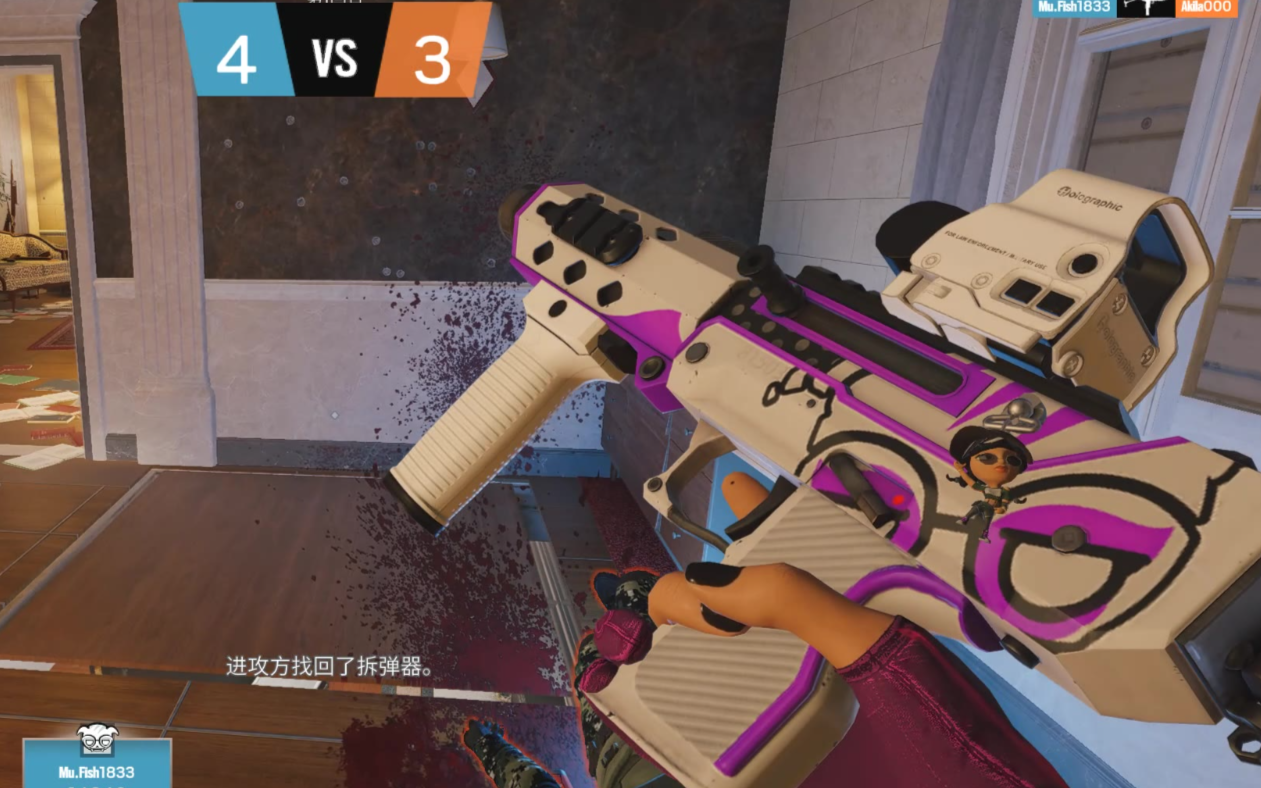Click Akila000's name in the kill feed

pos(1207,8)
